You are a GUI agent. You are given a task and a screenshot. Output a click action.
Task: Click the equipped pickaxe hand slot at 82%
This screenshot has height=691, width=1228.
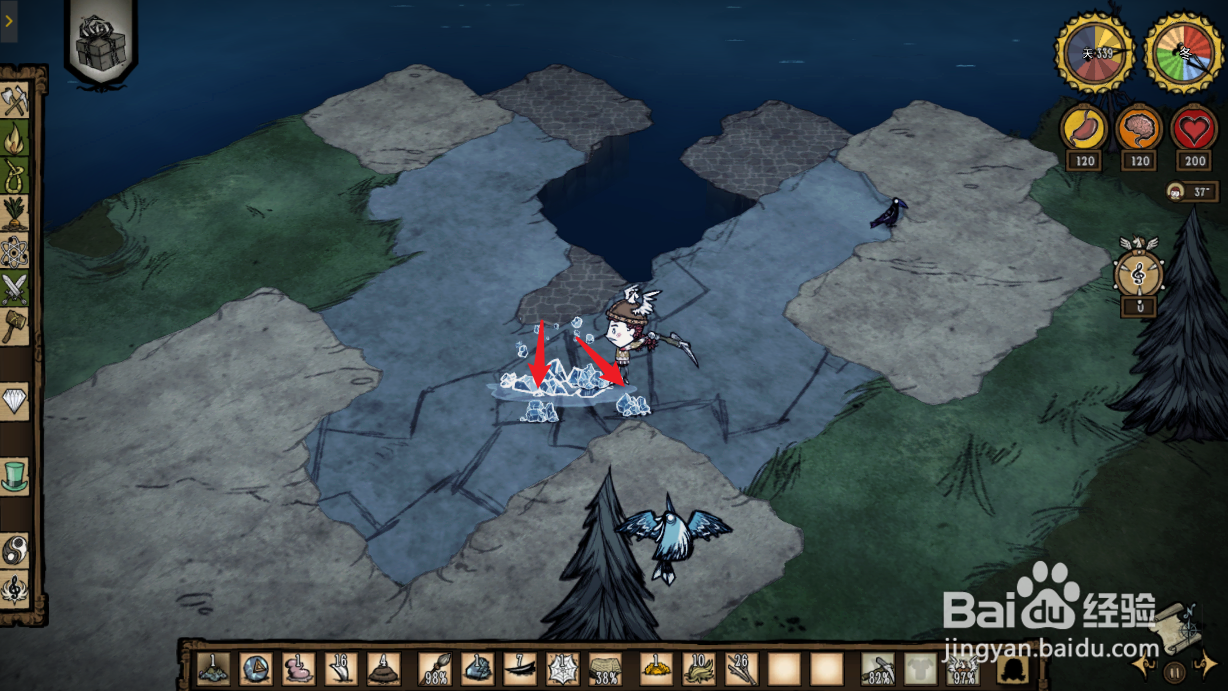click(x=878, y=668)
